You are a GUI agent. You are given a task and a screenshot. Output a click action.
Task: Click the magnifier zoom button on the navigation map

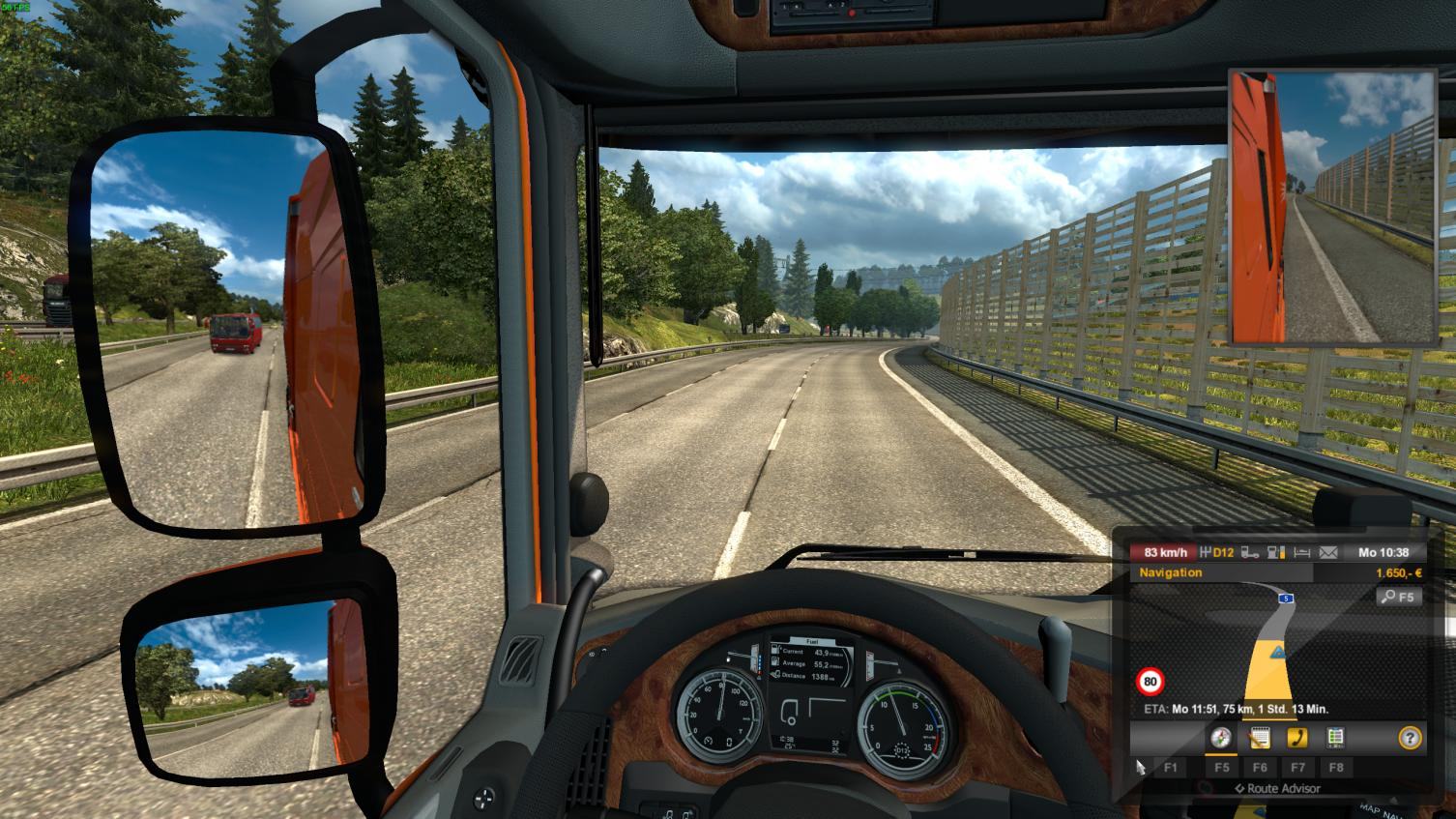point(1398,597)
